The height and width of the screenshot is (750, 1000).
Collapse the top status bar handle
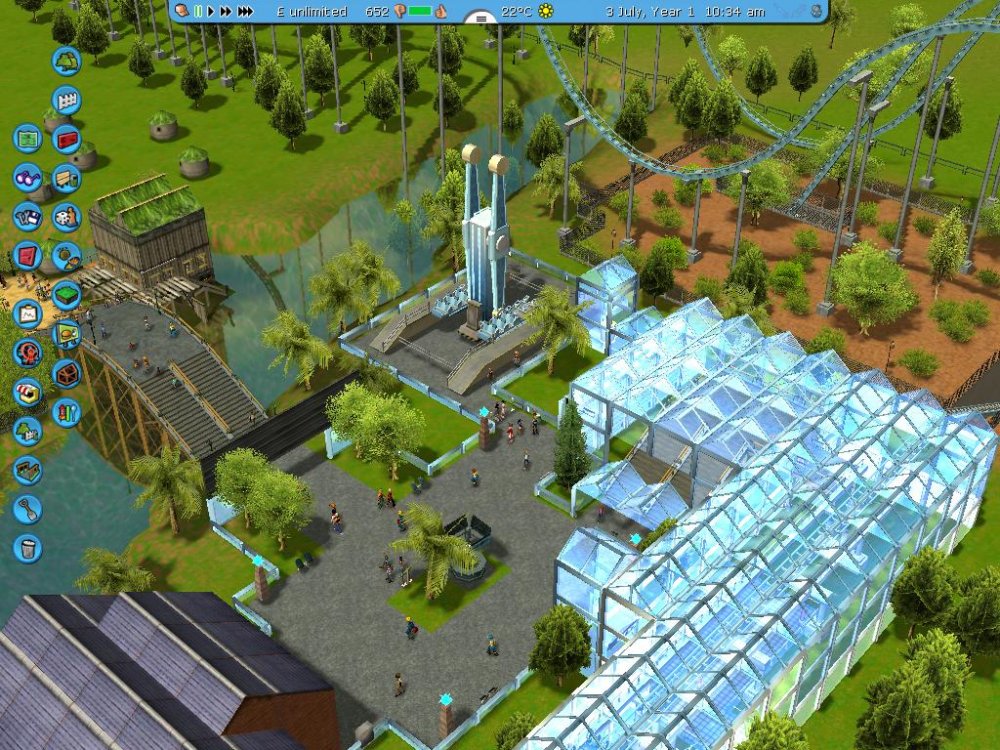(x=482, y=17)
